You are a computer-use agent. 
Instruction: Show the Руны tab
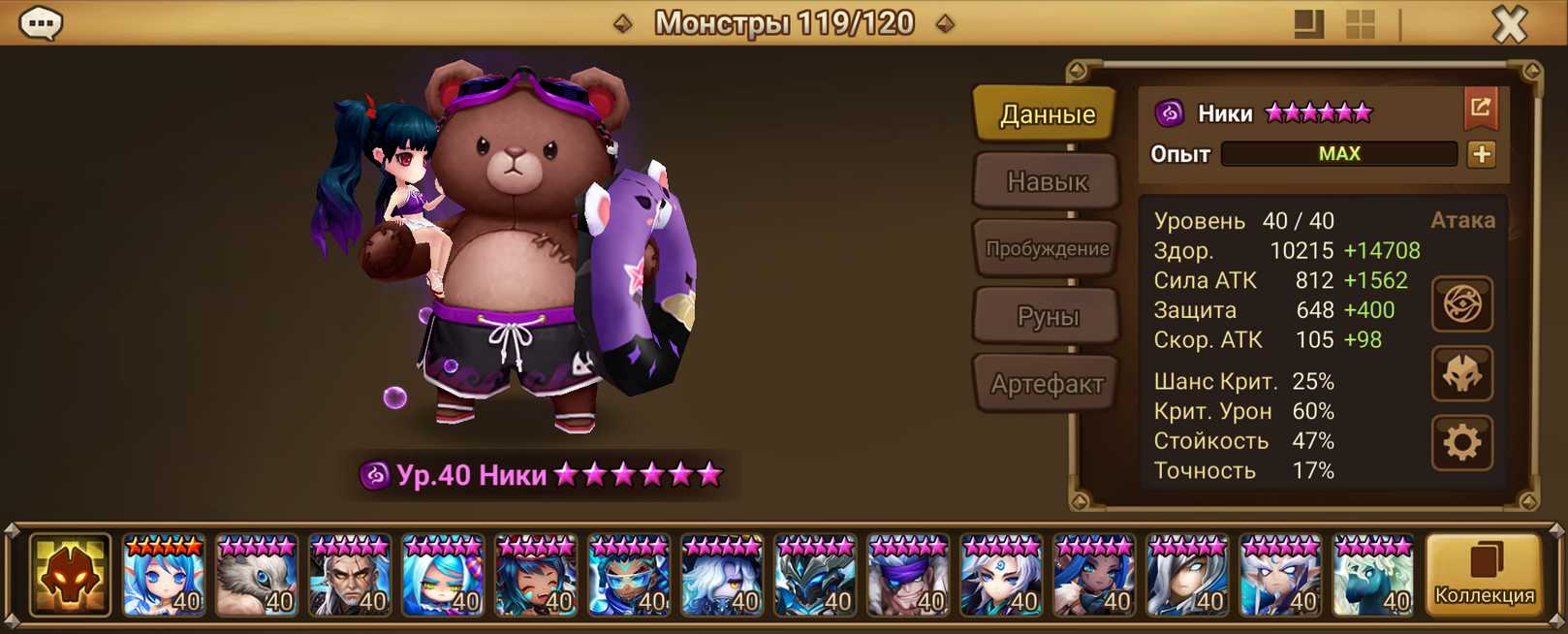coord(1047,316)
